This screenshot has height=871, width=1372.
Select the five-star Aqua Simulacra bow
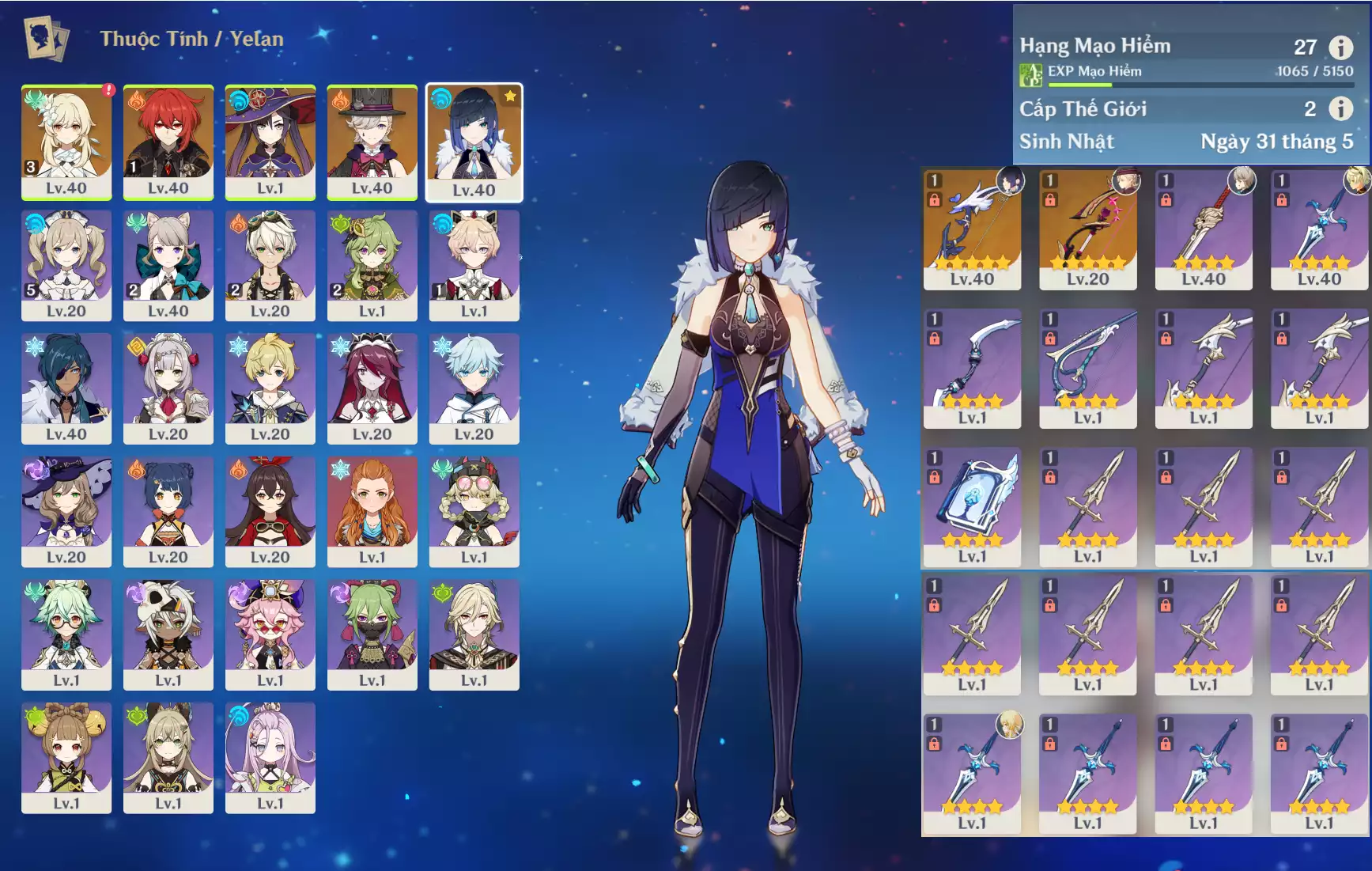tap(972, 228)
